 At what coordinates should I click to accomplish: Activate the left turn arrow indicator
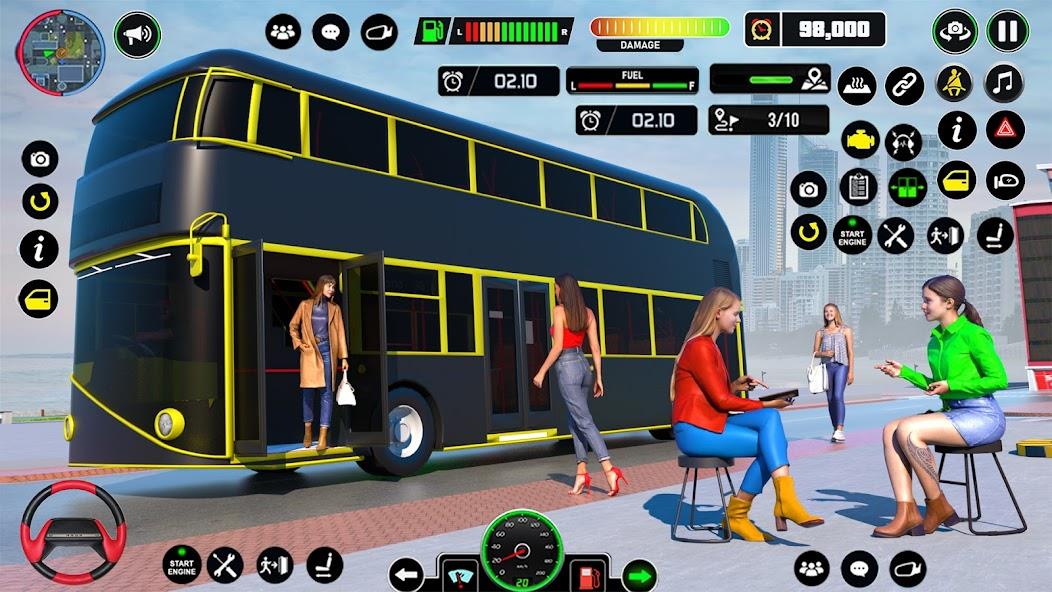tap(406, 575)
